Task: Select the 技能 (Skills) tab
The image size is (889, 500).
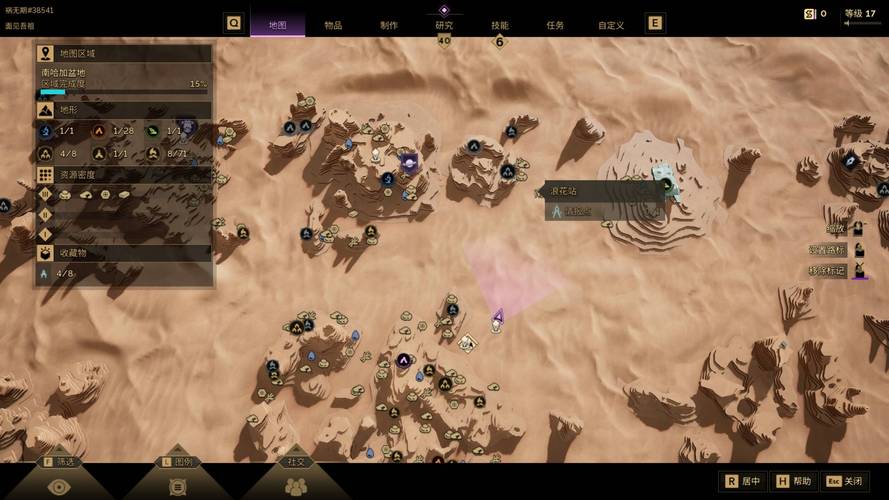Action: 499,25
